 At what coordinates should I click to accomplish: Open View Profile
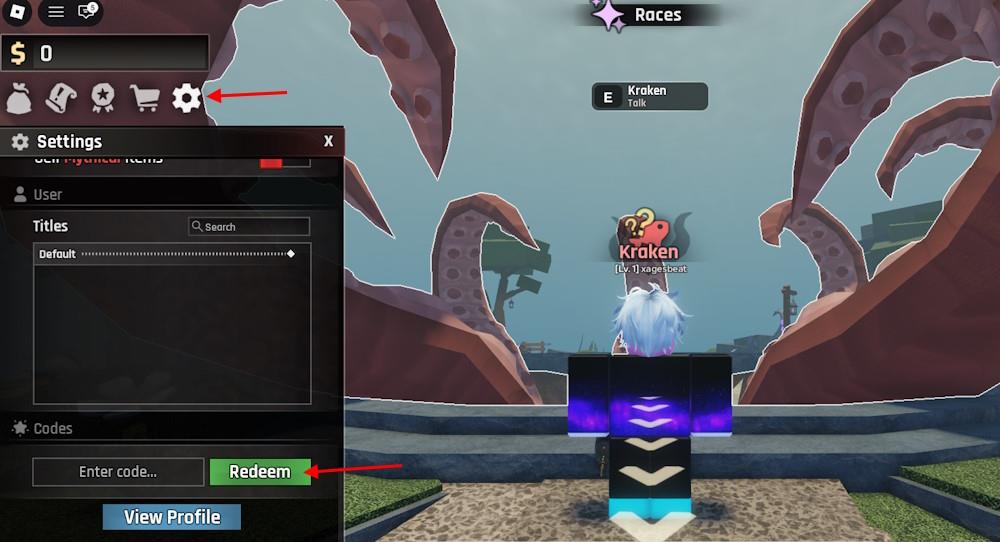172,517
